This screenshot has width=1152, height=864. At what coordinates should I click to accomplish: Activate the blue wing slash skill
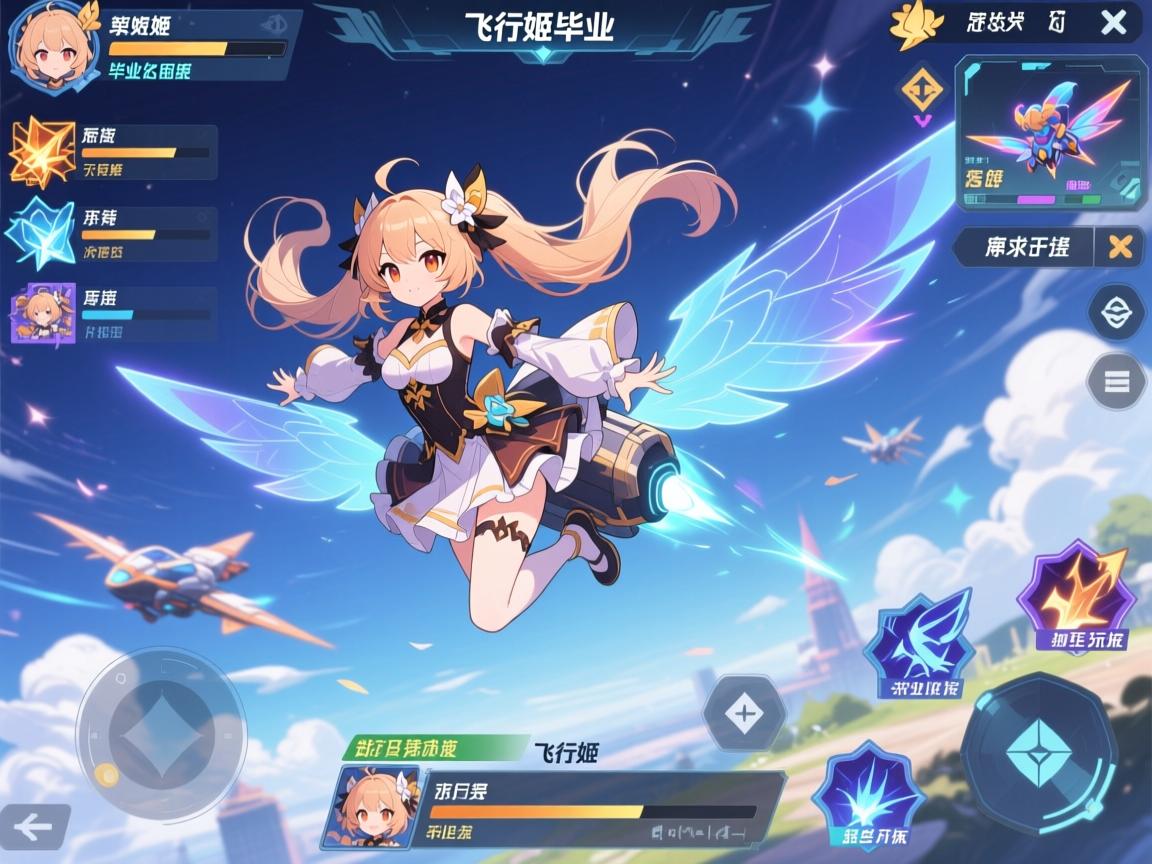[x=918, y=645]
